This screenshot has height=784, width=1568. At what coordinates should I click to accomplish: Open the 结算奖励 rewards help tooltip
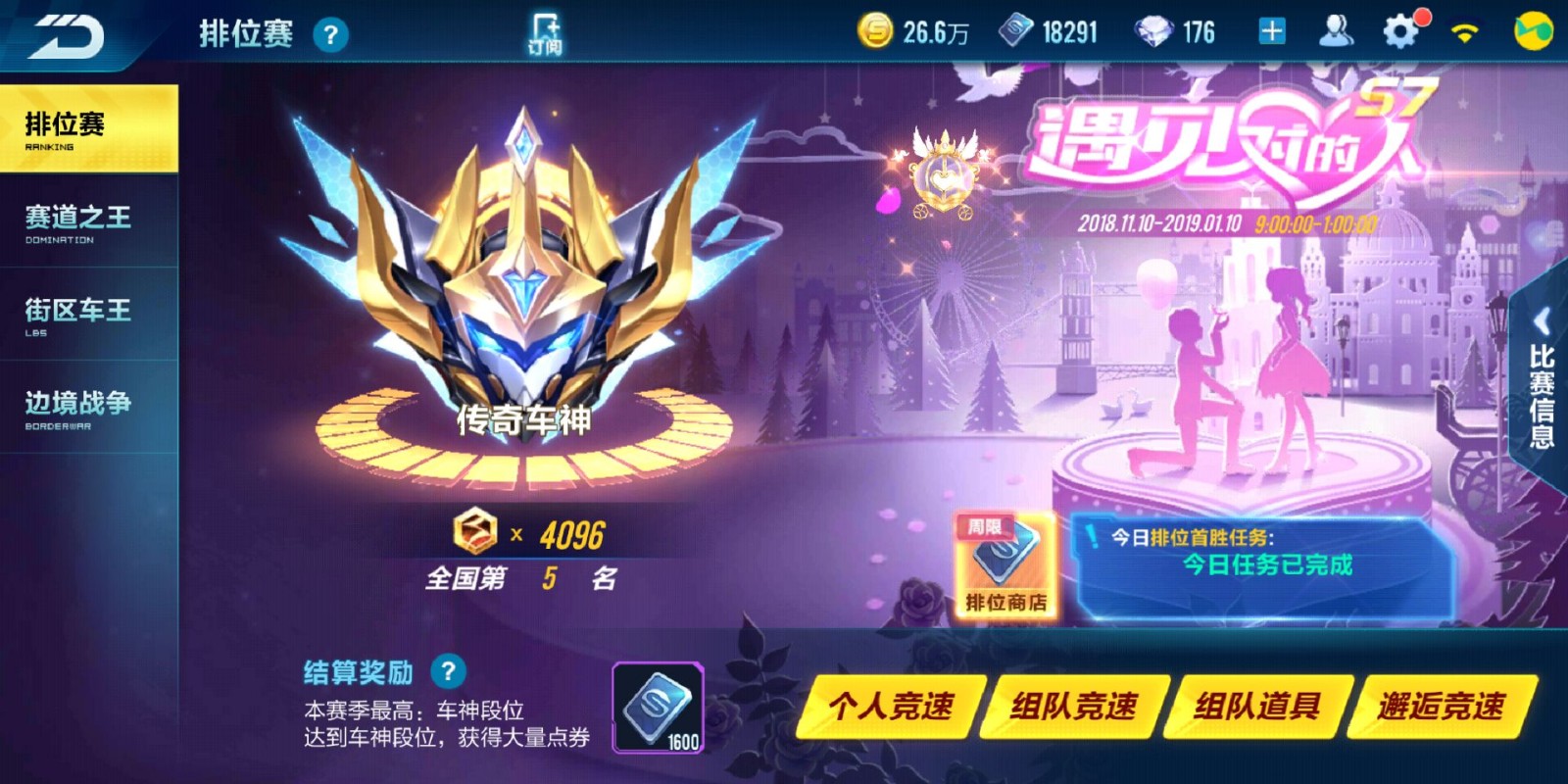coord(450,672)
